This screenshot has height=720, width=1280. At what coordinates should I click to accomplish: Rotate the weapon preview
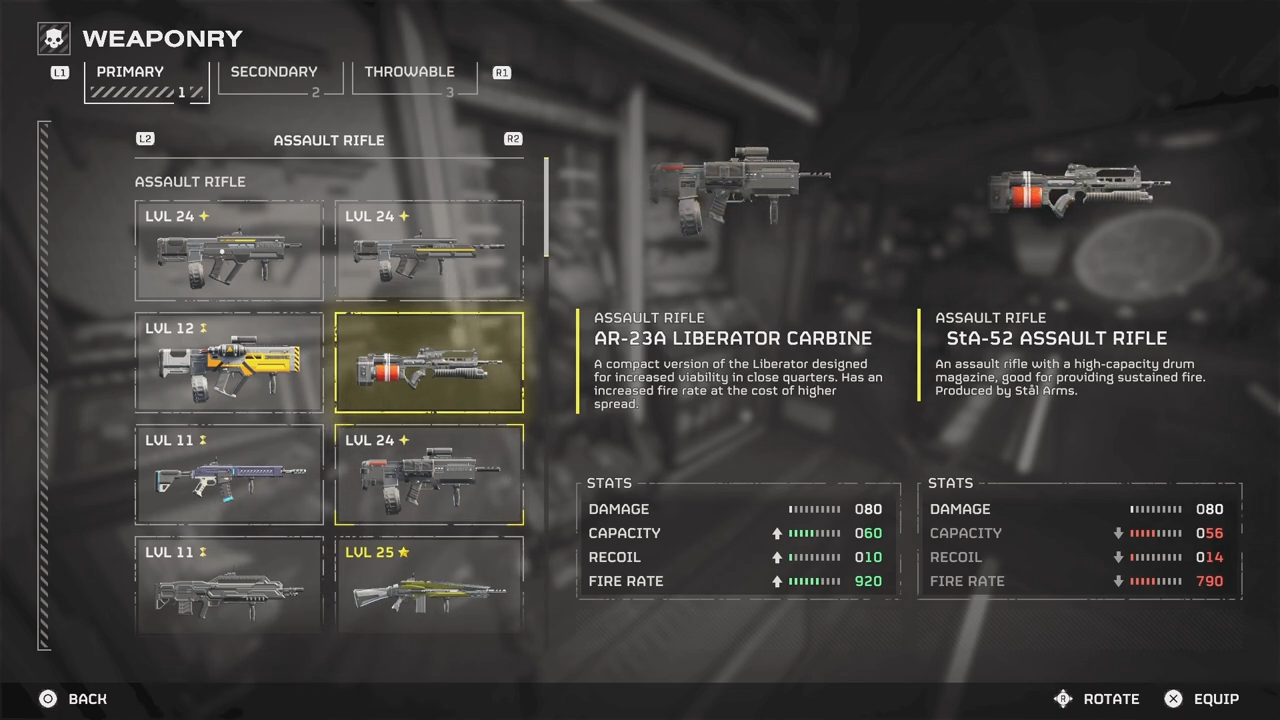tap(1097, 699)
